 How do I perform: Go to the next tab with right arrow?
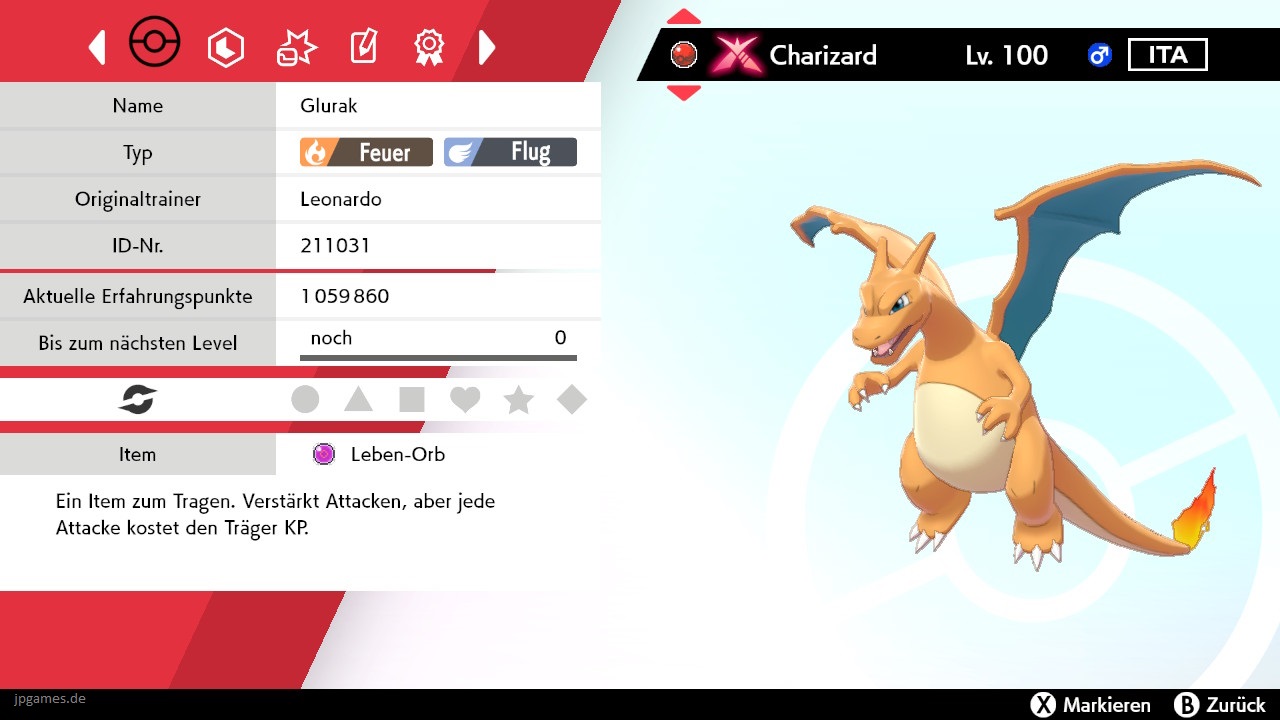[487, 47]
